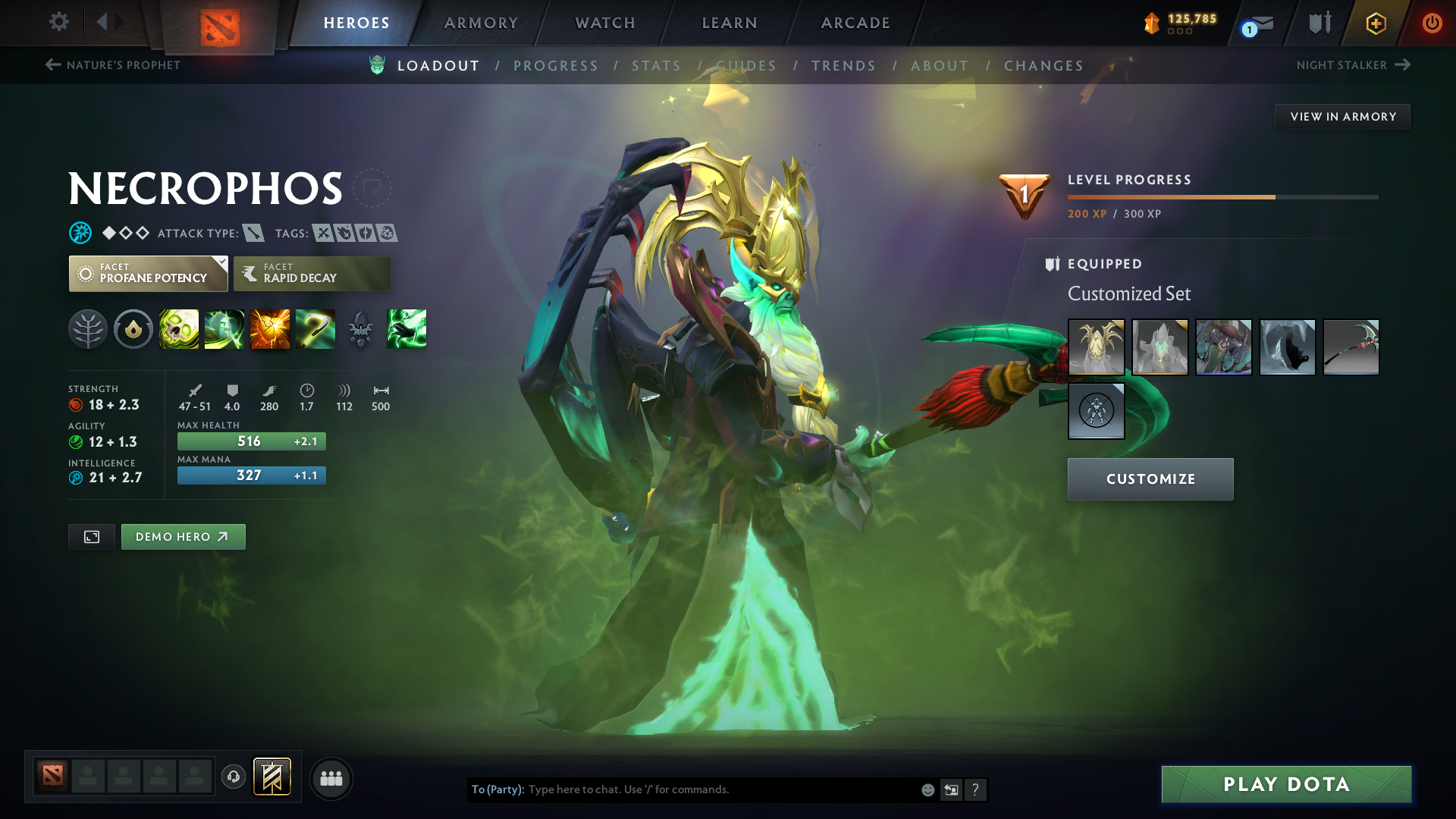1456x819 pixels.
Task: Open the STATS section for Necrophos
Action: pyautogui.click(x=657, y=65)
